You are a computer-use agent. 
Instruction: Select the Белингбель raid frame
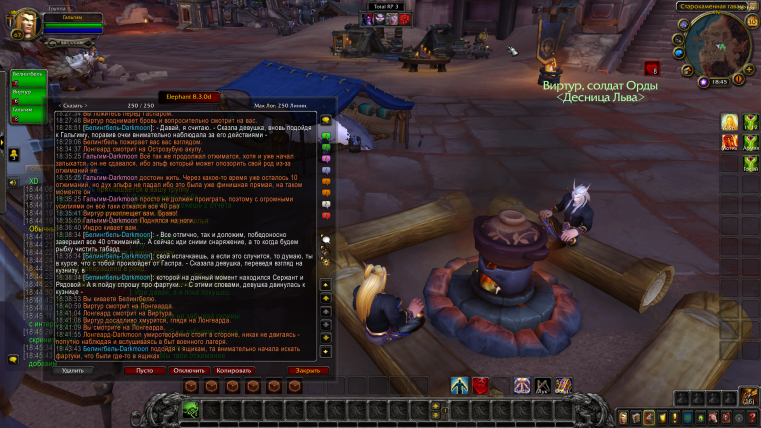point(27,79)
